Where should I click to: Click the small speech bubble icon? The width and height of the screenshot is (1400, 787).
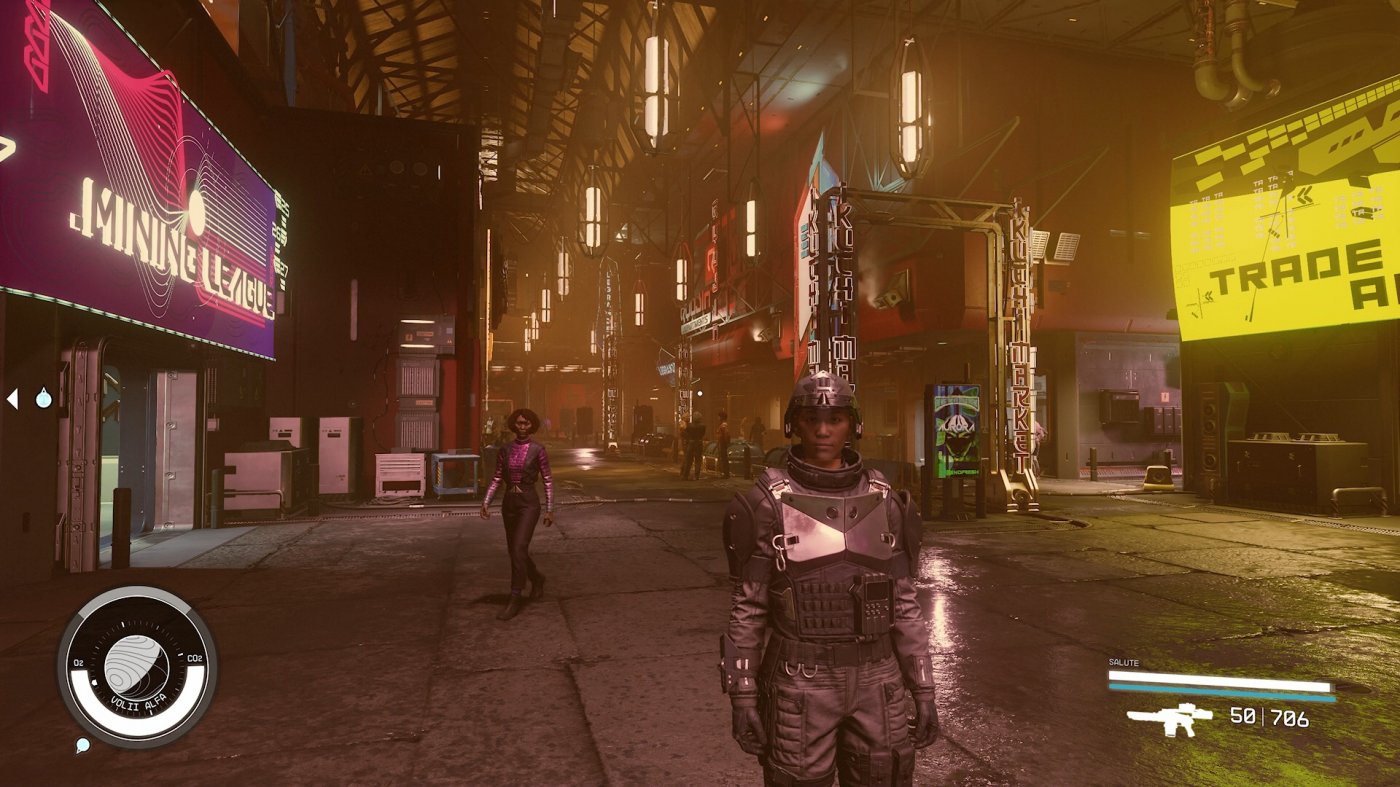(82, 745)
